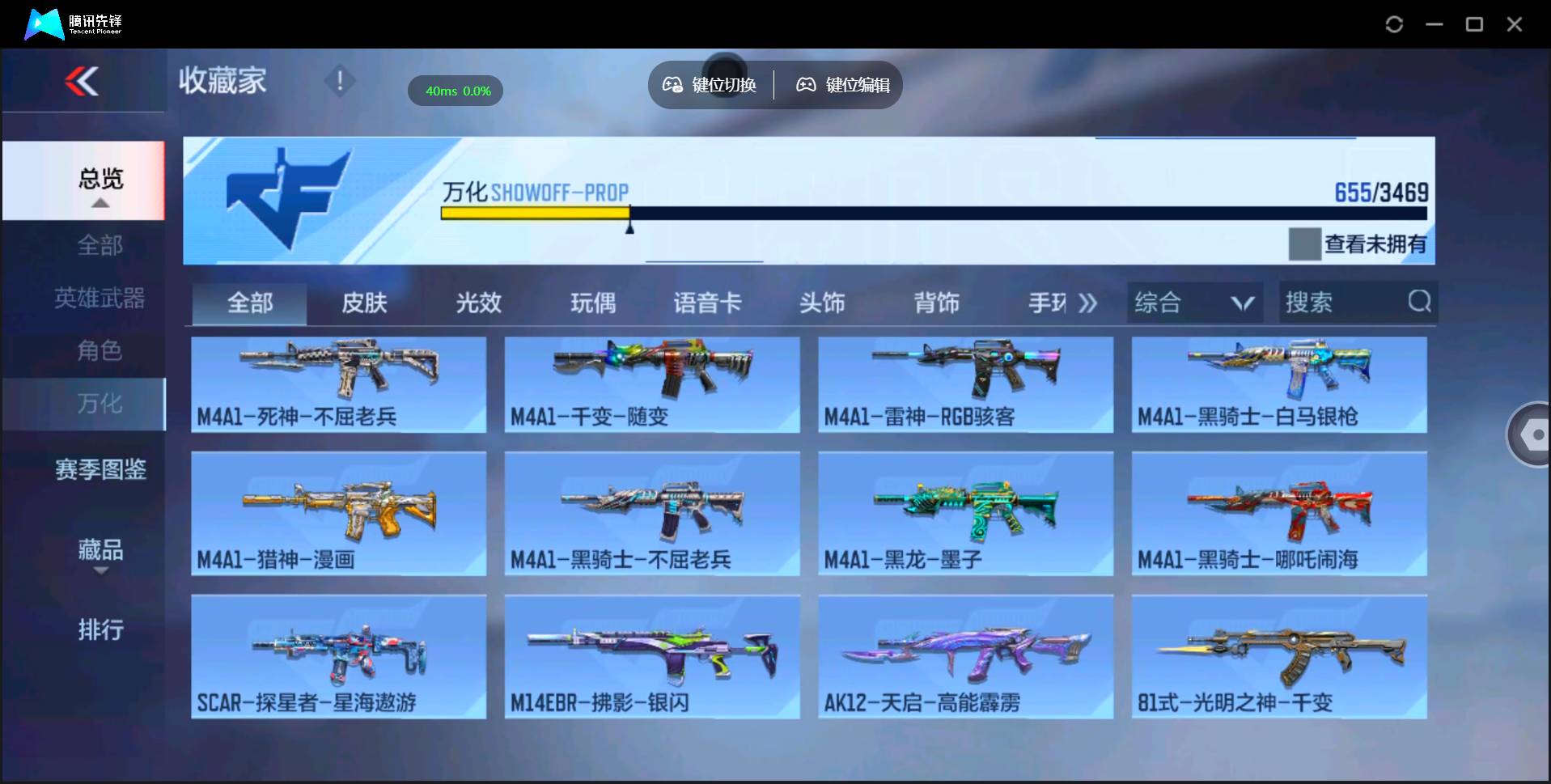Open 赛季图鉴 season catalog
The width and height of the screenshot is (1551, 784).
[100, 469]
